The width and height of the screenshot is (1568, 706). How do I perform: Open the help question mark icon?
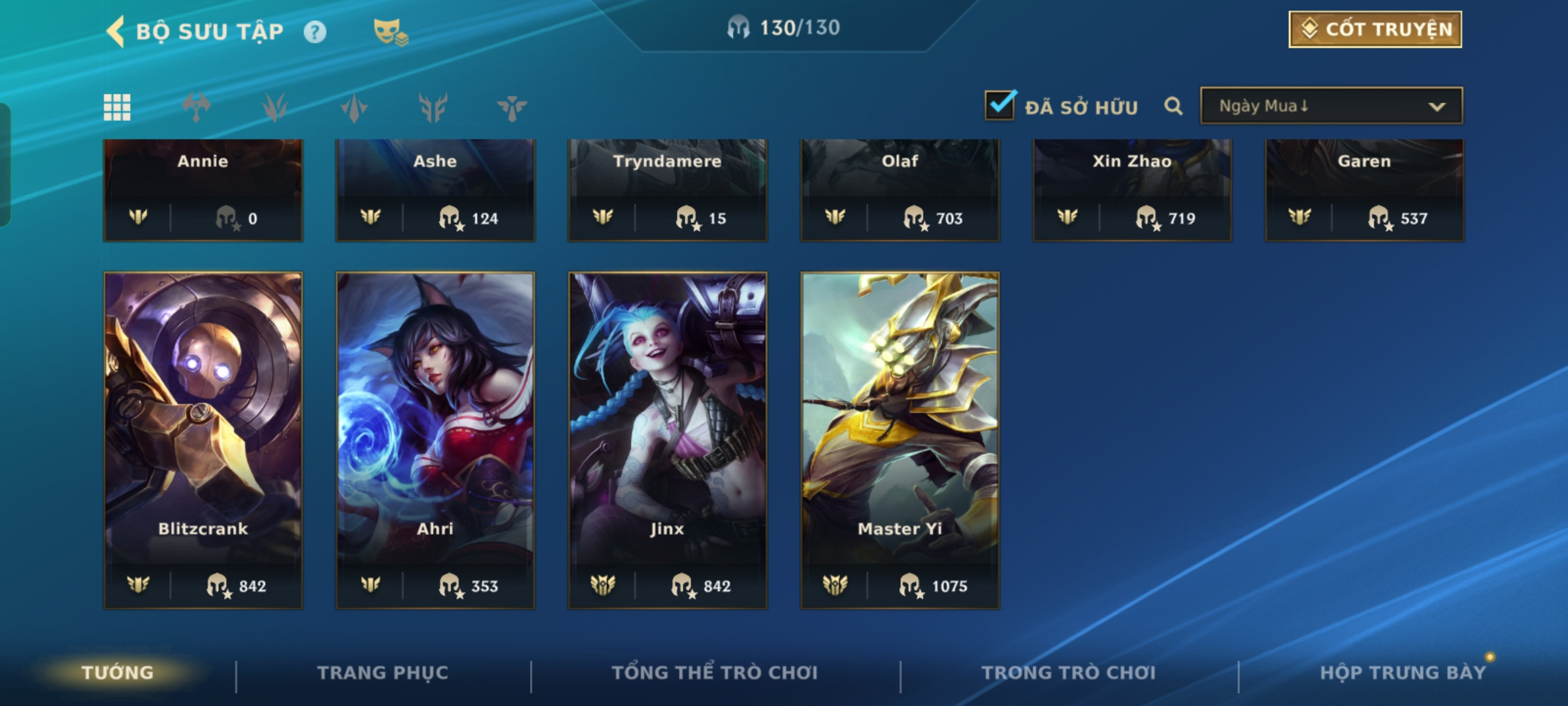point(315,32)
